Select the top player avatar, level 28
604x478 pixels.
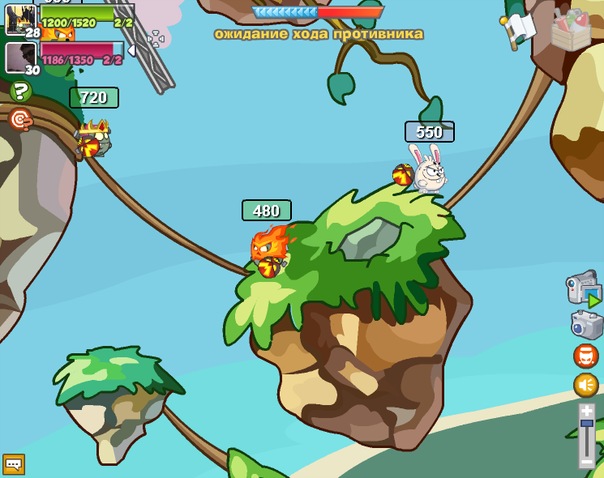click(x=20, y=19)
